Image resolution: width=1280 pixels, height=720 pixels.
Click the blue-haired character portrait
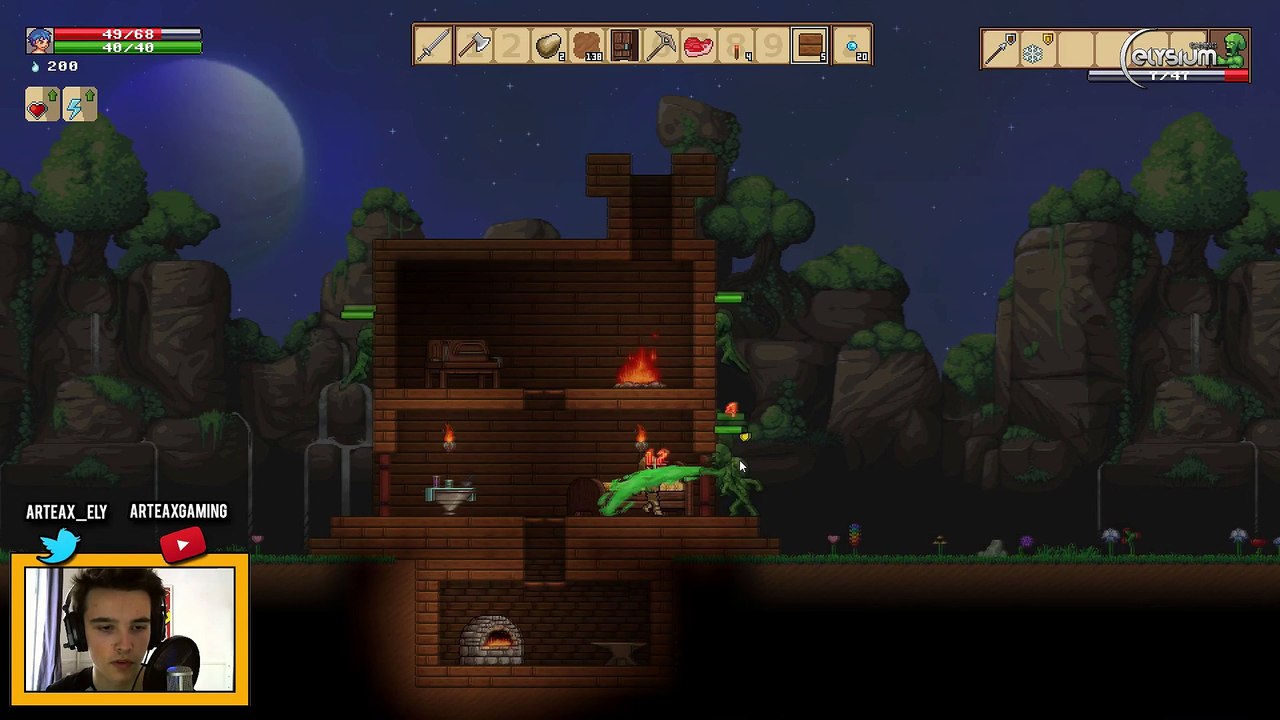pos(39,41)
